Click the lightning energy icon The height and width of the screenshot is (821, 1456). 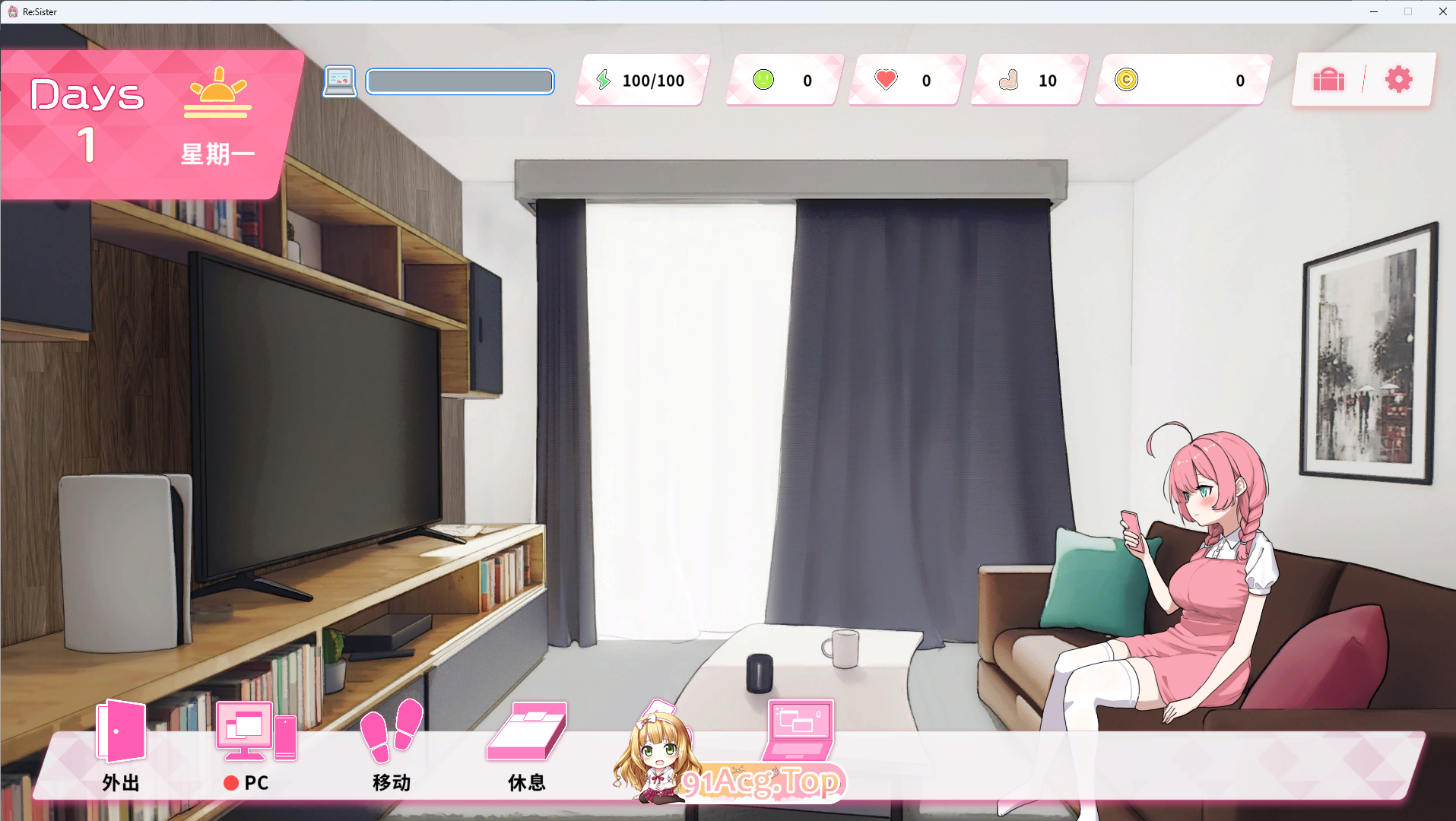604,79
